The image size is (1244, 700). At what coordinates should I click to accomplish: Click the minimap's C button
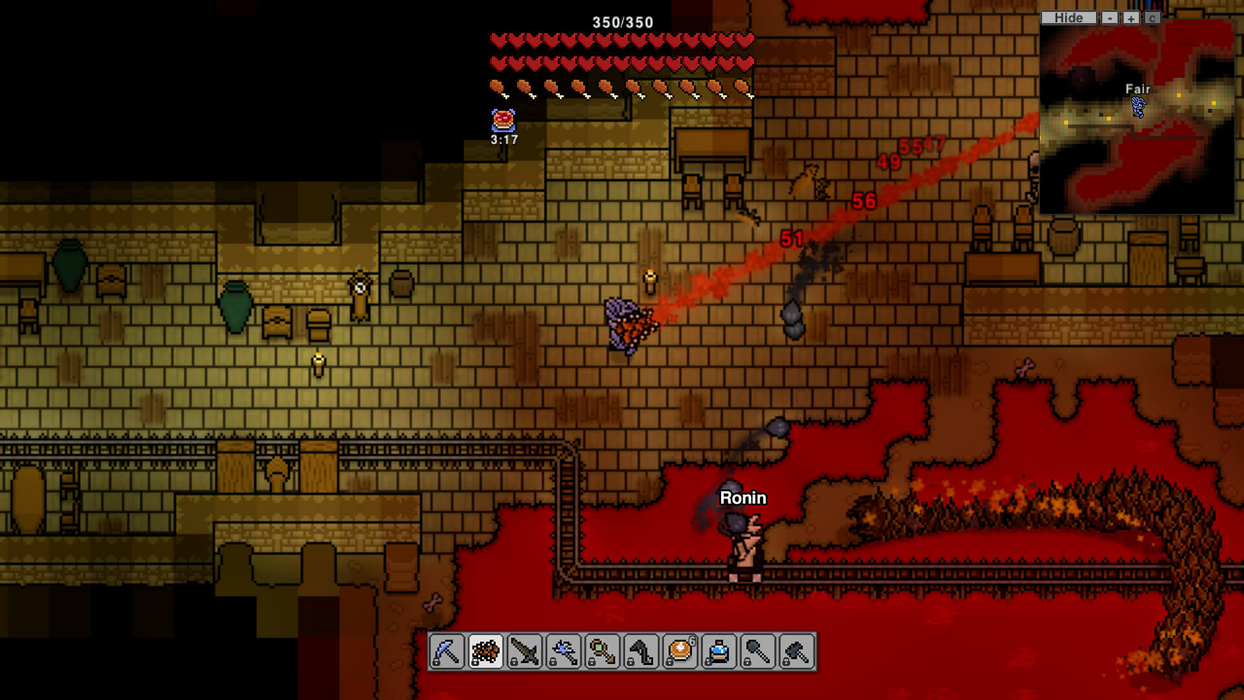(x=1152, y=17)
